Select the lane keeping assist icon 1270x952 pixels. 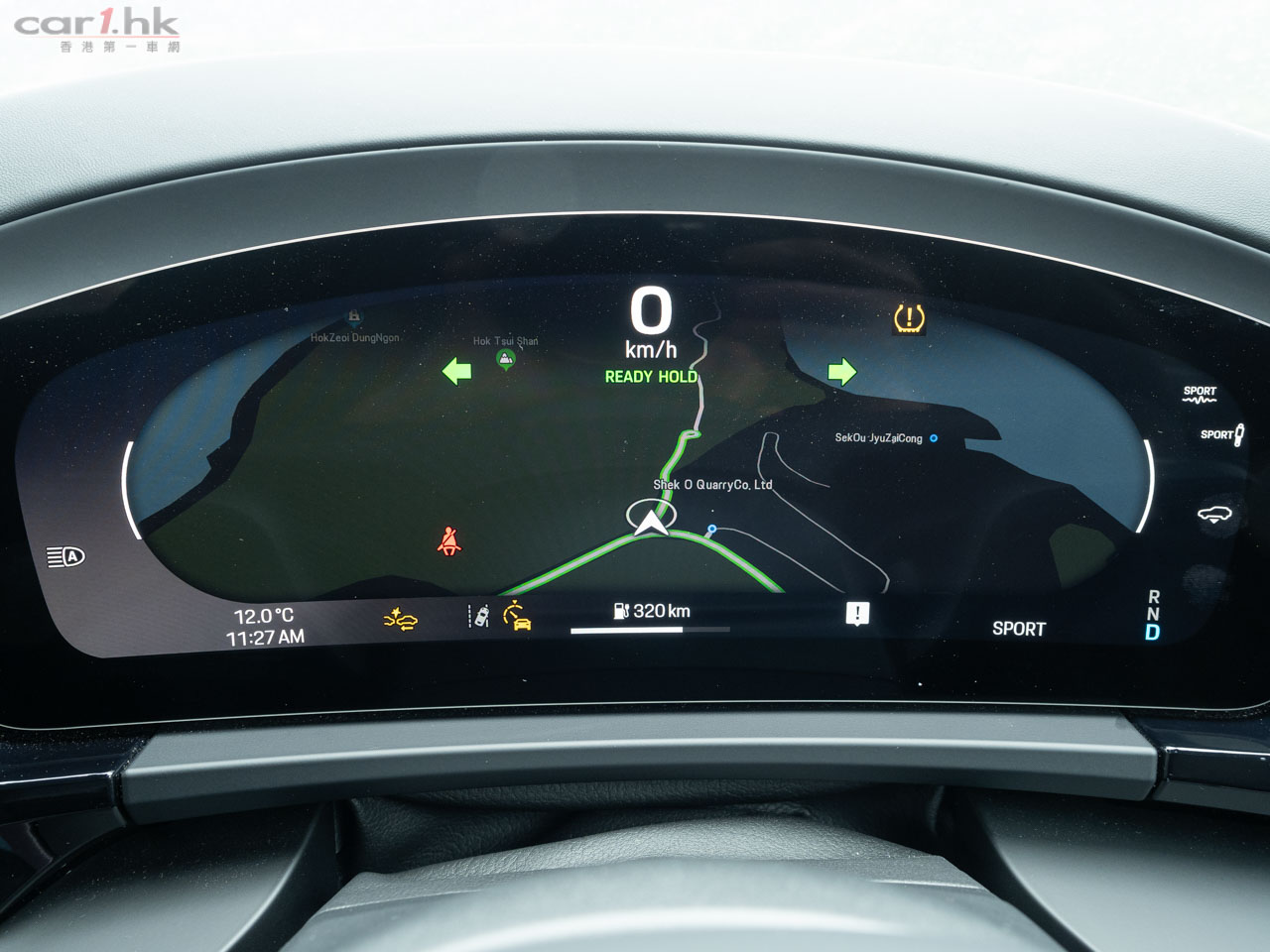click(x=479, y=616)
